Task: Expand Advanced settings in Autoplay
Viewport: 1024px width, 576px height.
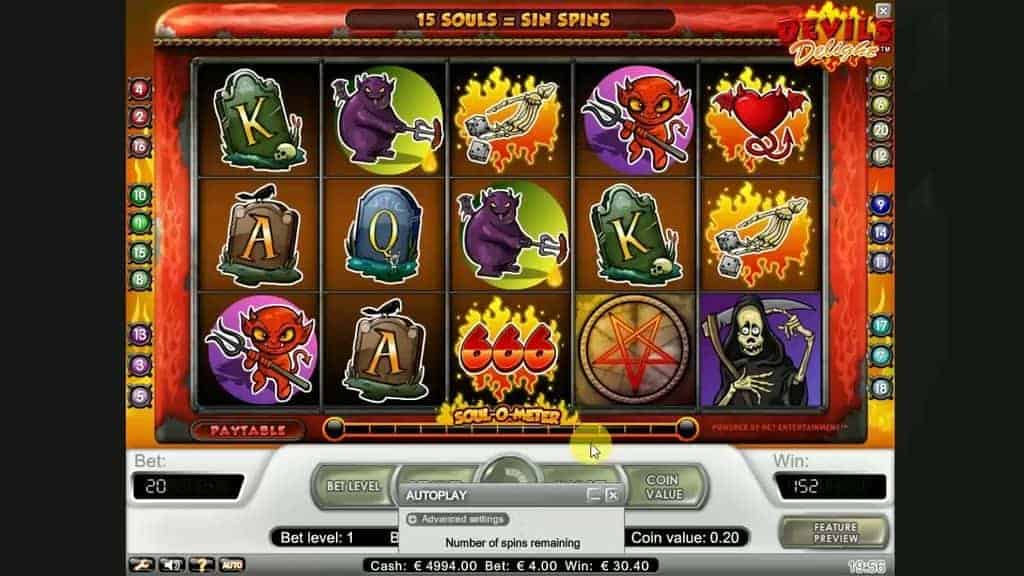Action: 457,519
